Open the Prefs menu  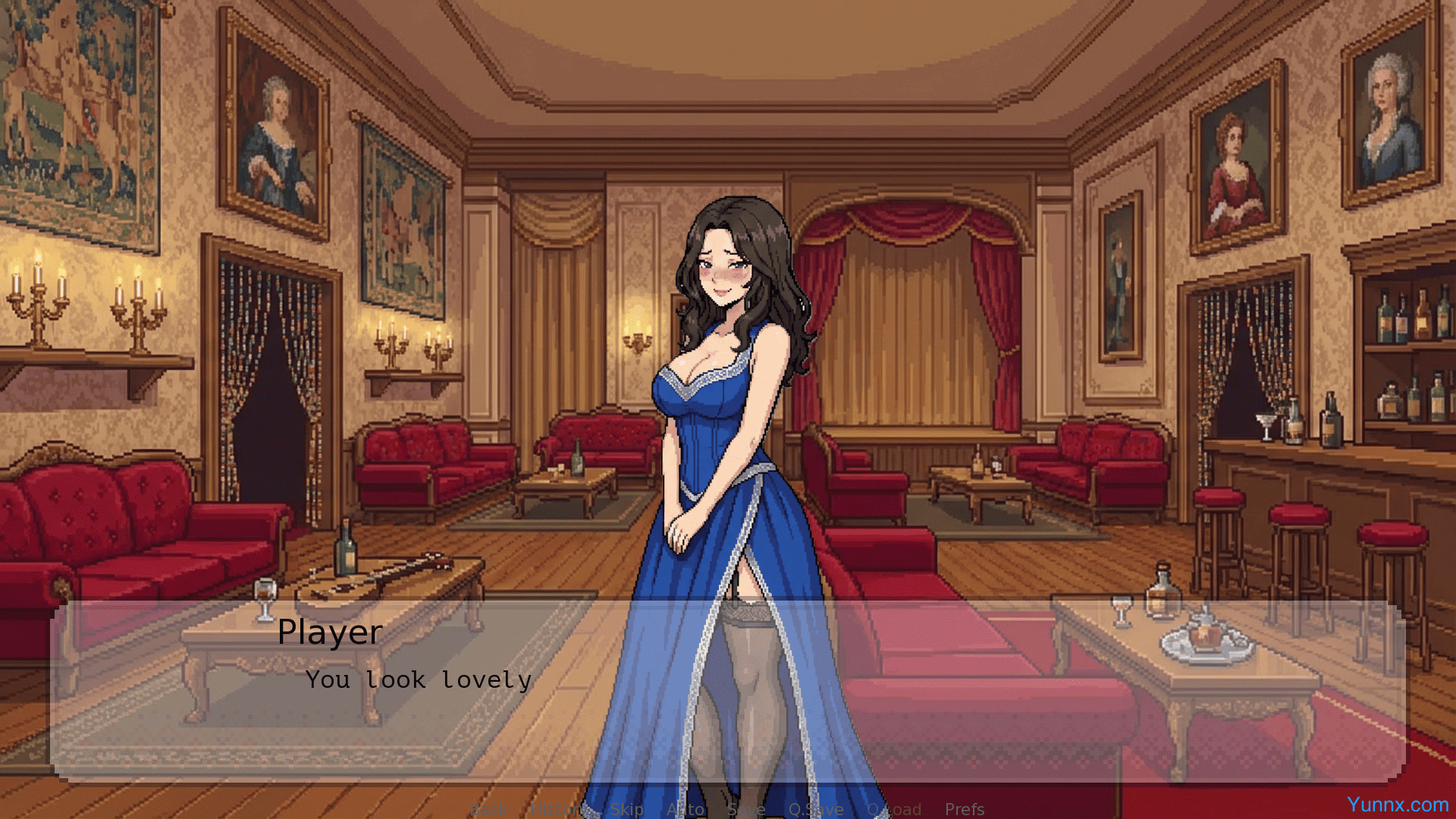coord(965,809)
